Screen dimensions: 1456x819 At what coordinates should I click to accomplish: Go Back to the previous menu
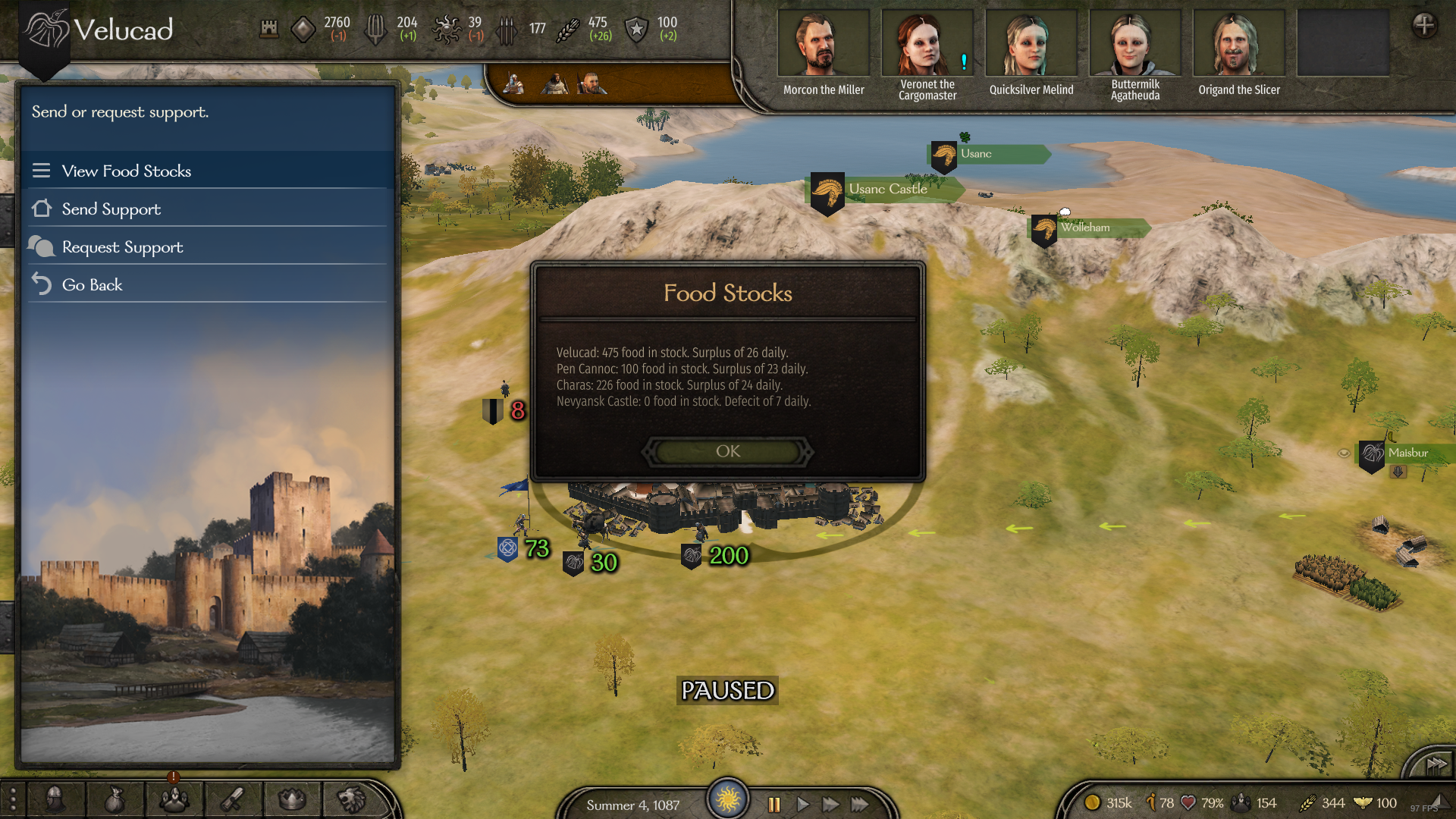(x=92, y=284)
